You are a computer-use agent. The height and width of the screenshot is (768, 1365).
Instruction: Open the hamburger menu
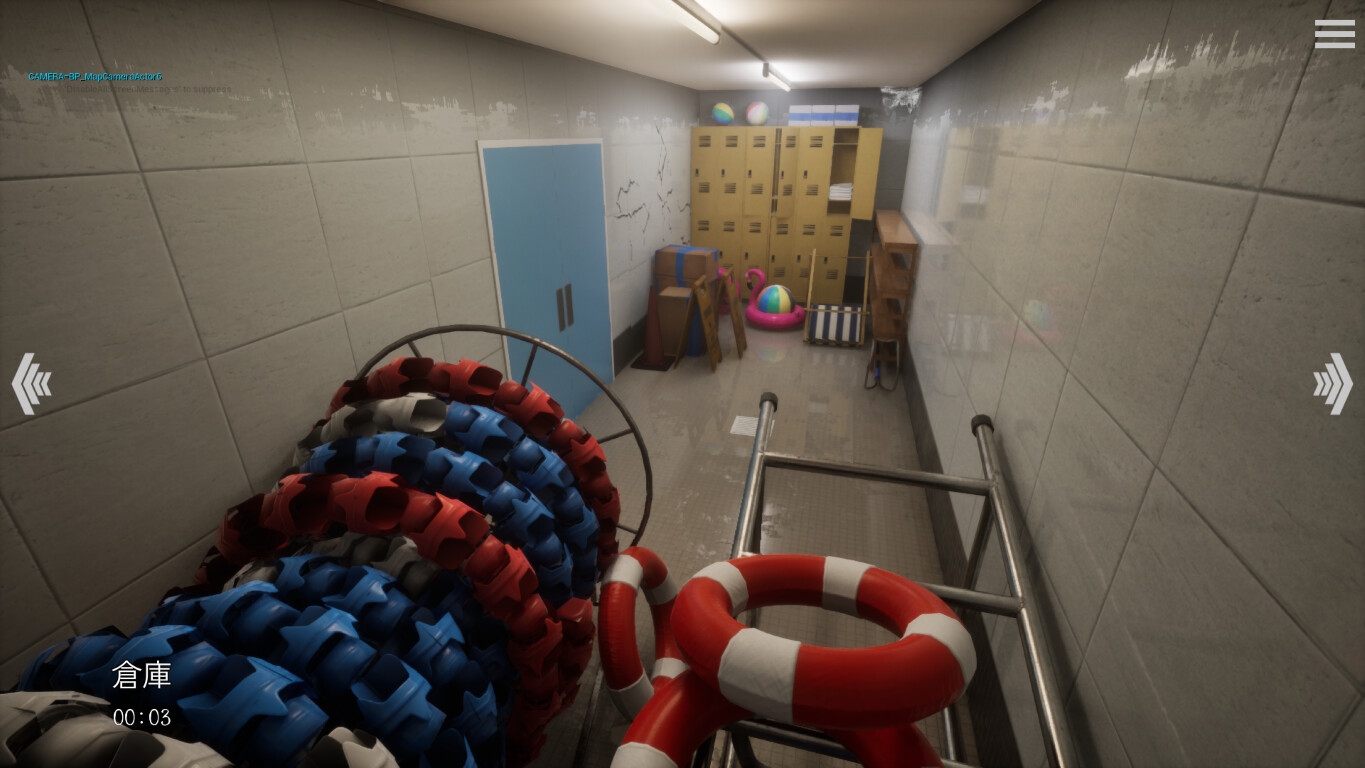click(x=1334, y=34)
